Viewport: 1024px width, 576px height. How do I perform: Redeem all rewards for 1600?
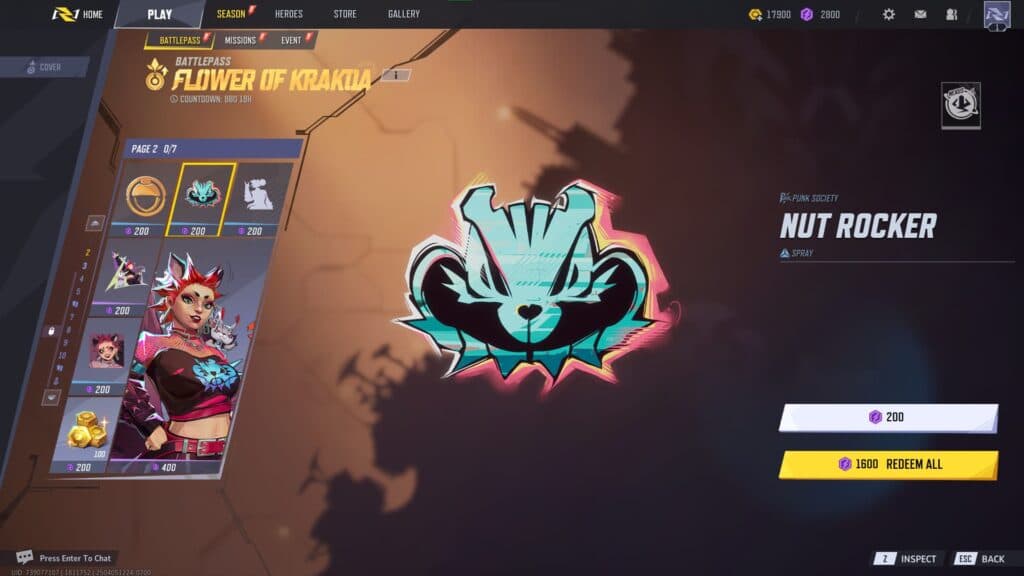pos(888,464)
